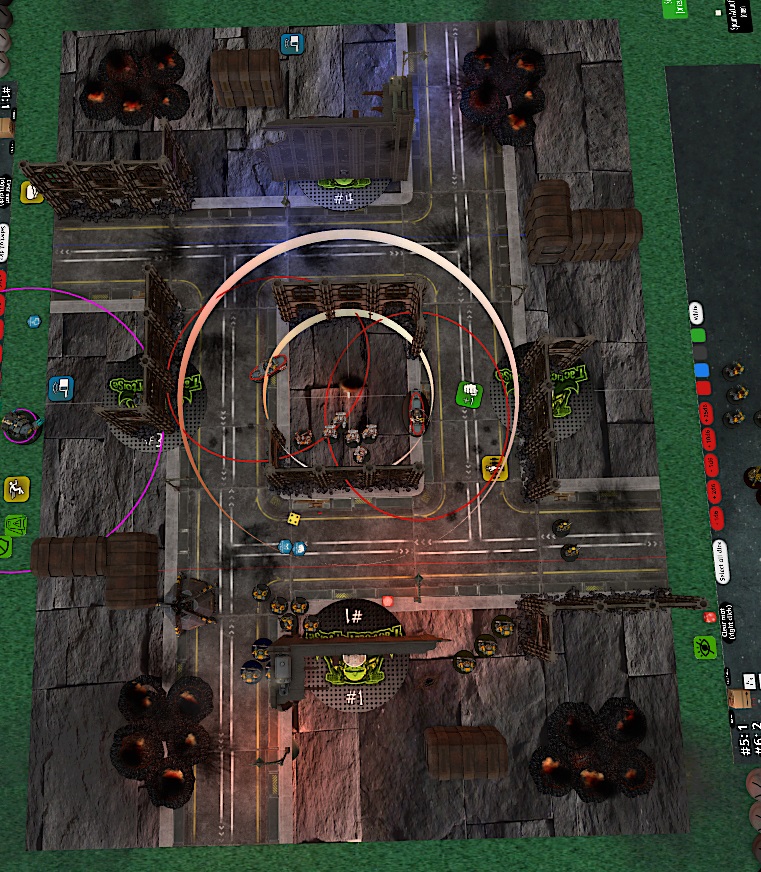This screenshot has width=761, height=872.
Task: Click the white label button above color swatches
Action: pos(697,312)
